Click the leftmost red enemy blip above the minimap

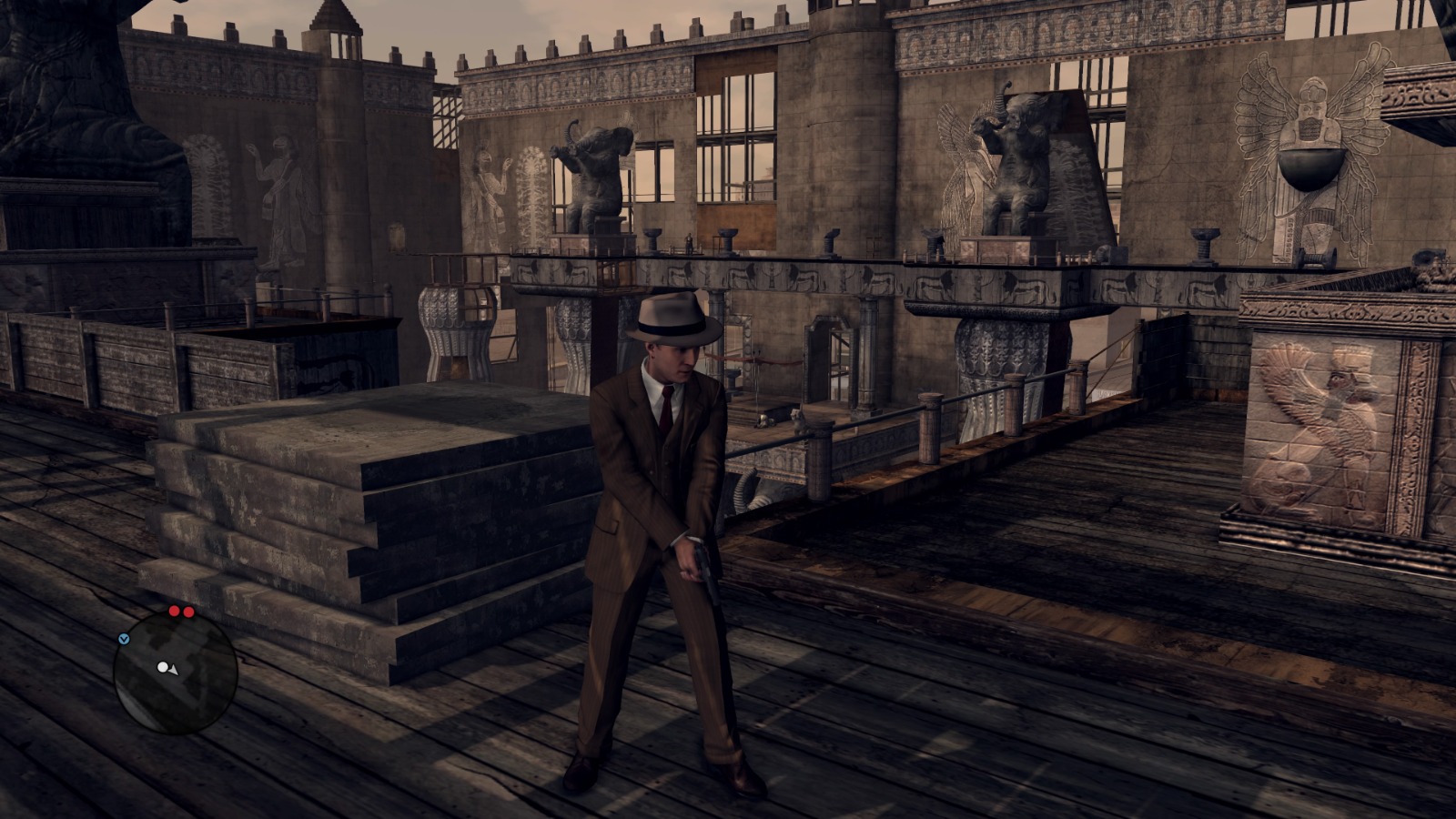(175, 611)
